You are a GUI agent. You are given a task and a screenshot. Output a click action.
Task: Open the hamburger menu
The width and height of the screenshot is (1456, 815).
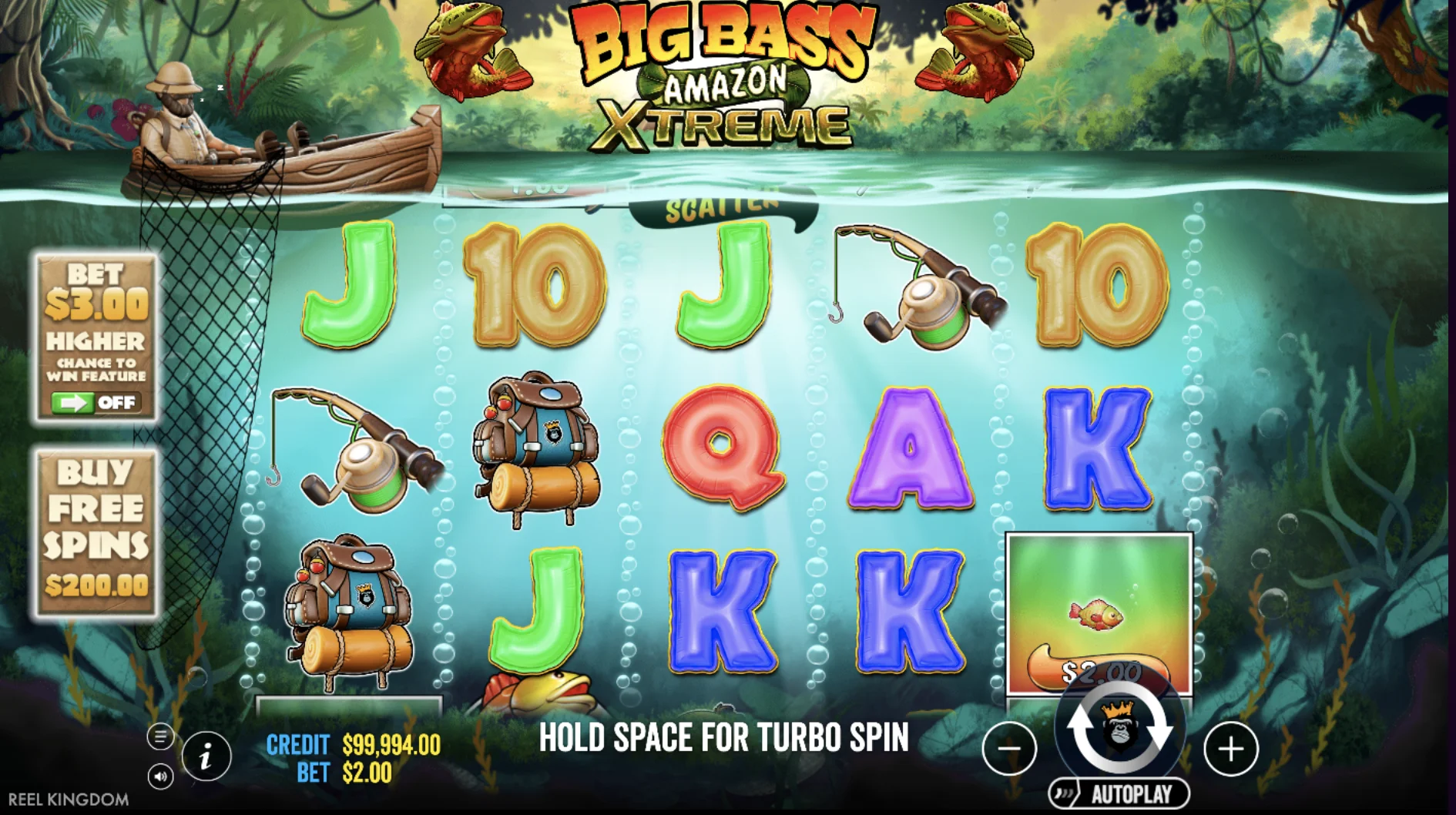pos(160,736)
